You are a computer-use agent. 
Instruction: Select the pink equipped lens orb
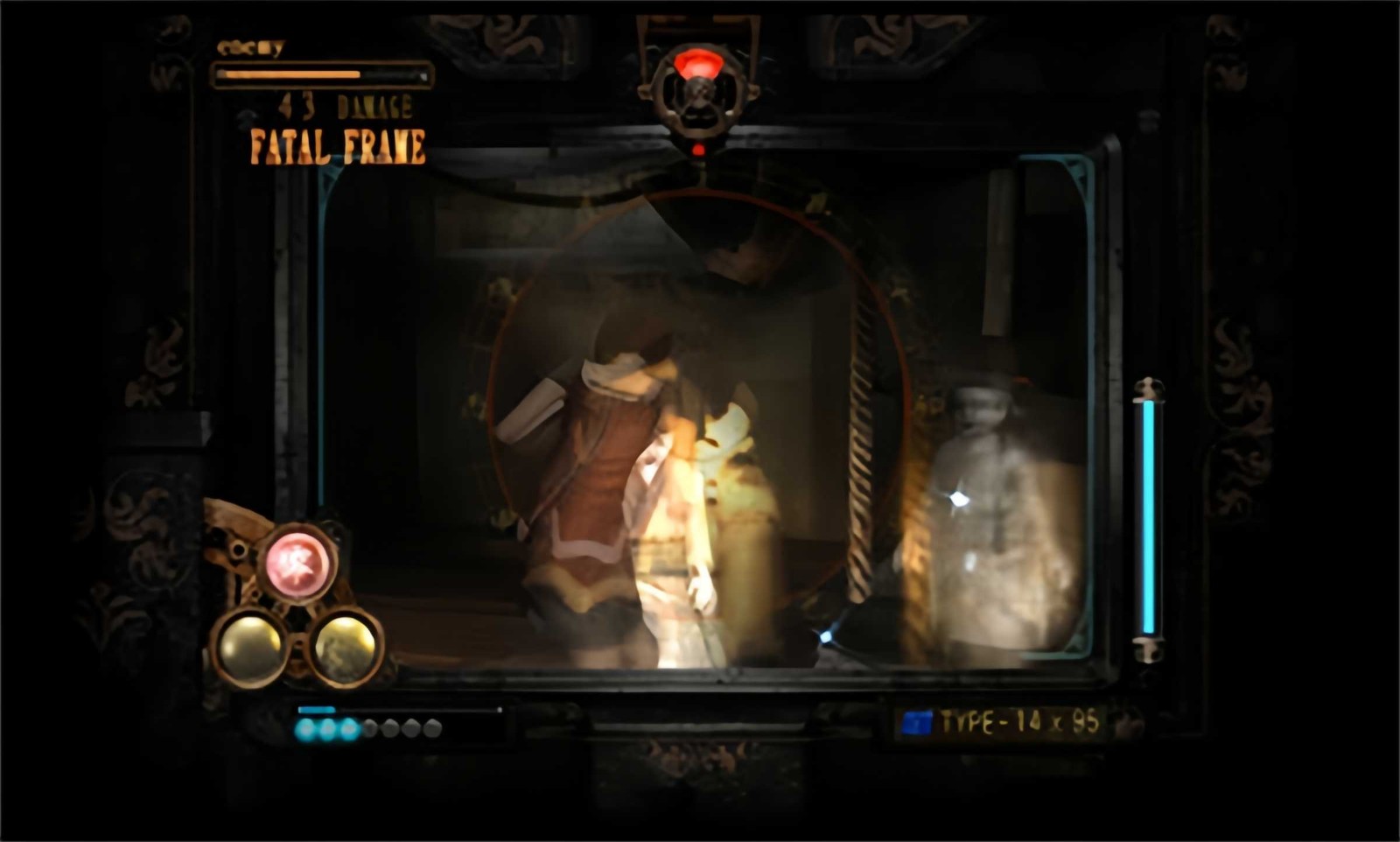(297, 564)
